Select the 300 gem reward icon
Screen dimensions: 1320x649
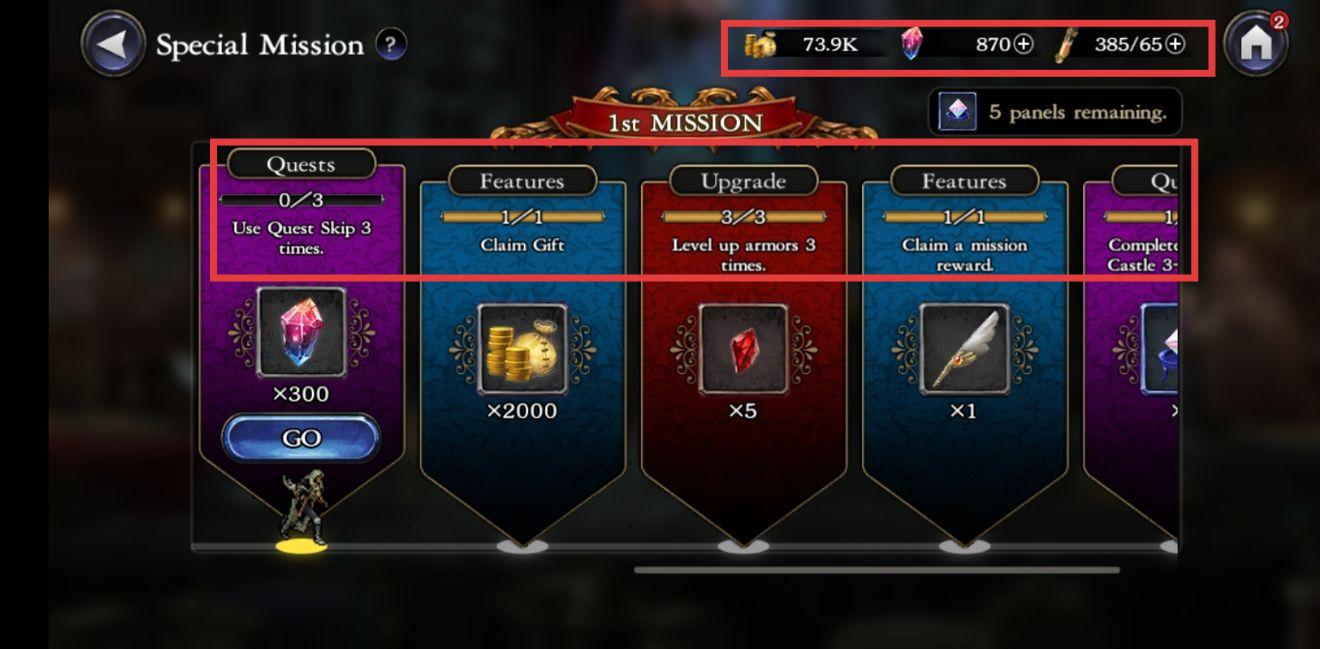(301, 332)
